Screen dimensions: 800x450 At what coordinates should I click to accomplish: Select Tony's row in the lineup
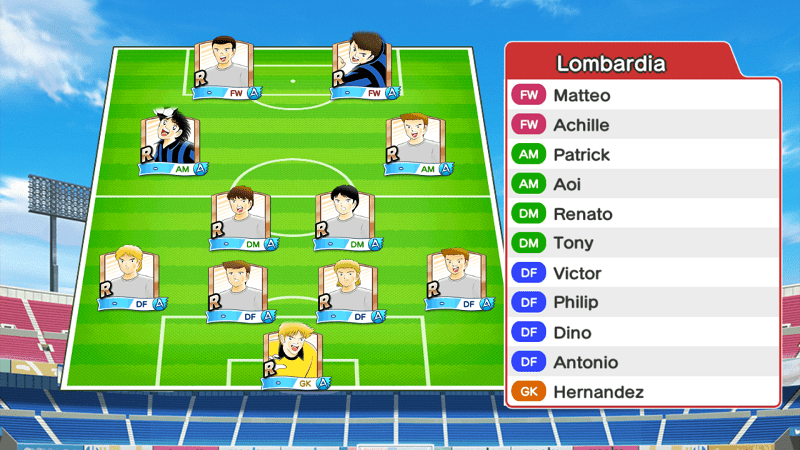(x=642, y=243)
